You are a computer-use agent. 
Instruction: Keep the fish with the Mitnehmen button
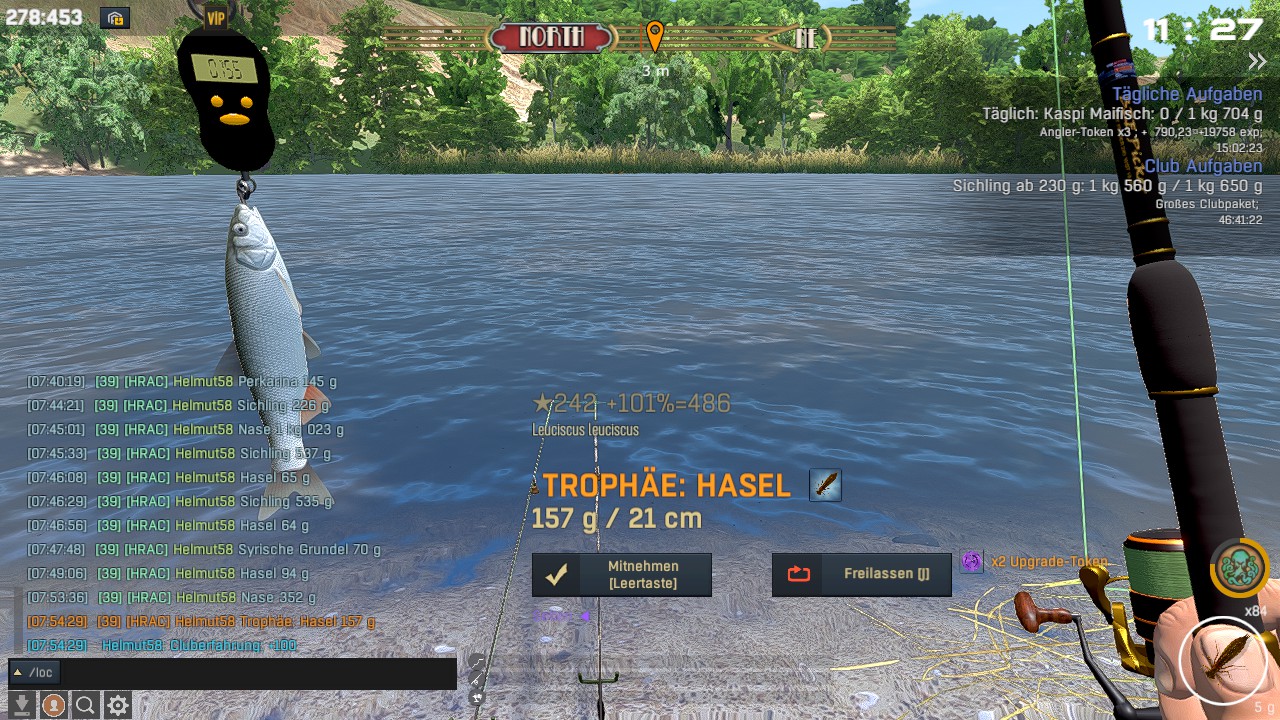621,575
